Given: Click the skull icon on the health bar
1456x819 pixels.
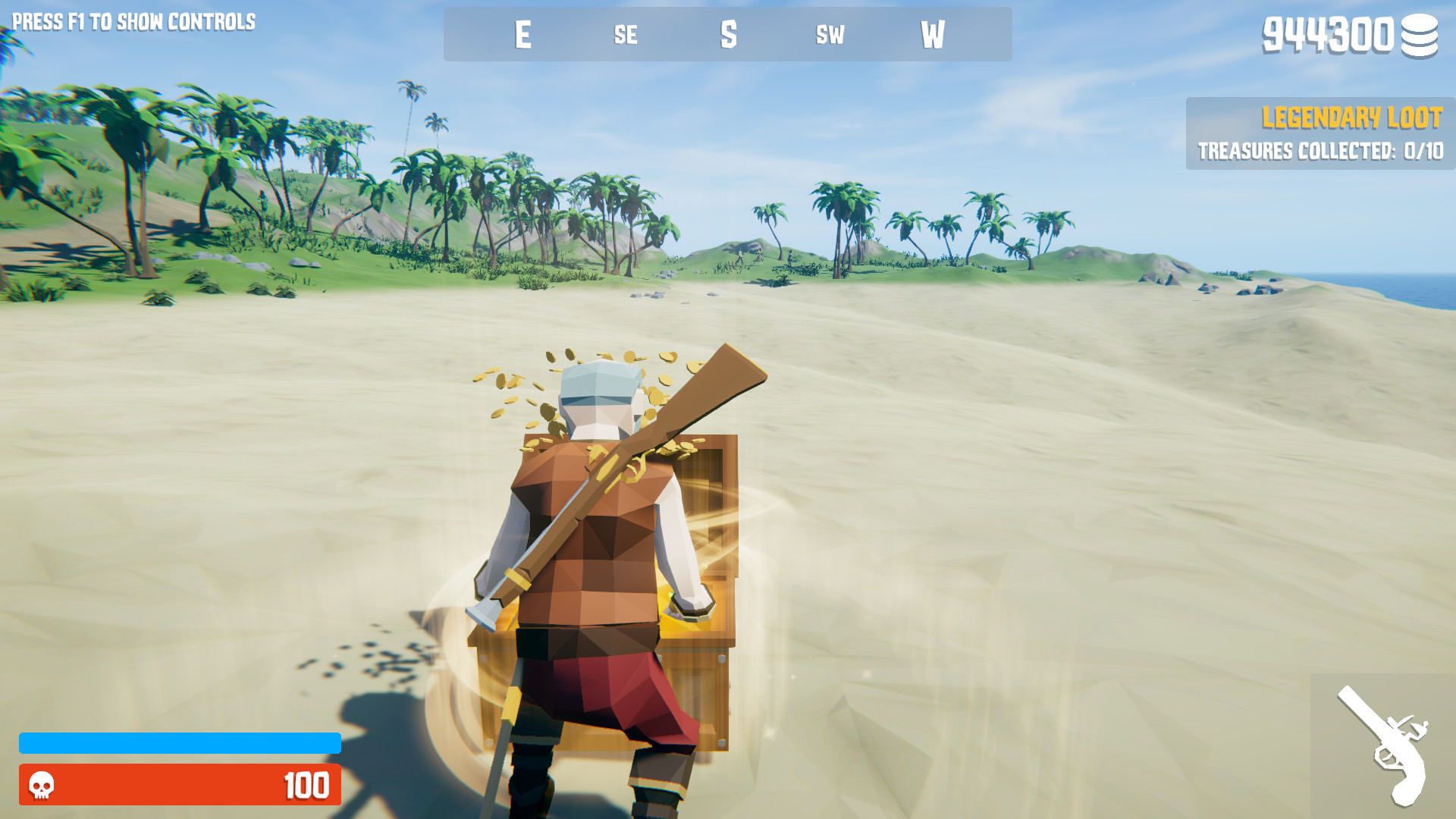Looking at the screenshot, I should click(x=42, y=786).
